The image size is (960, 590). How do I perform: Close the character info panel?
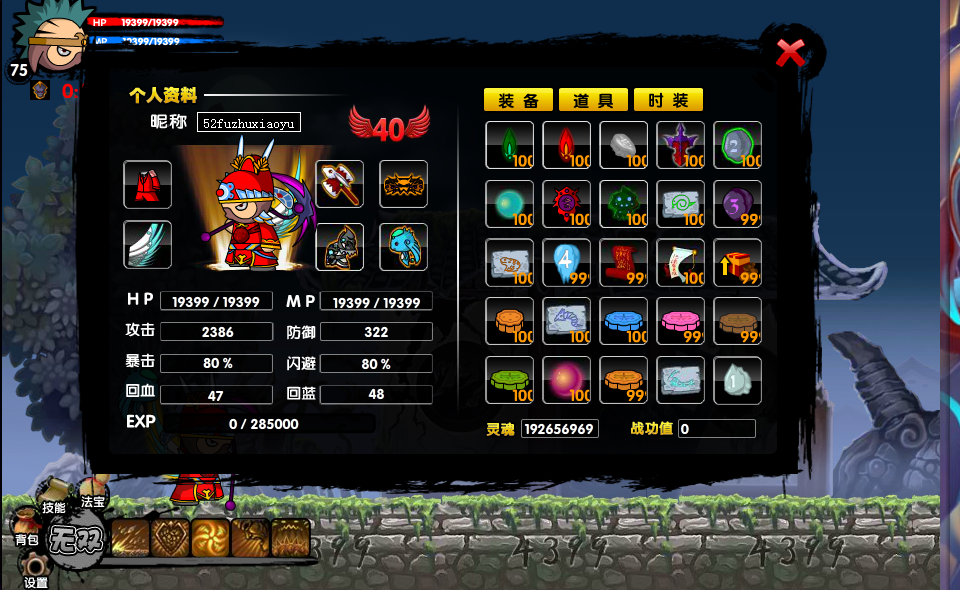(x=790, y=53)
